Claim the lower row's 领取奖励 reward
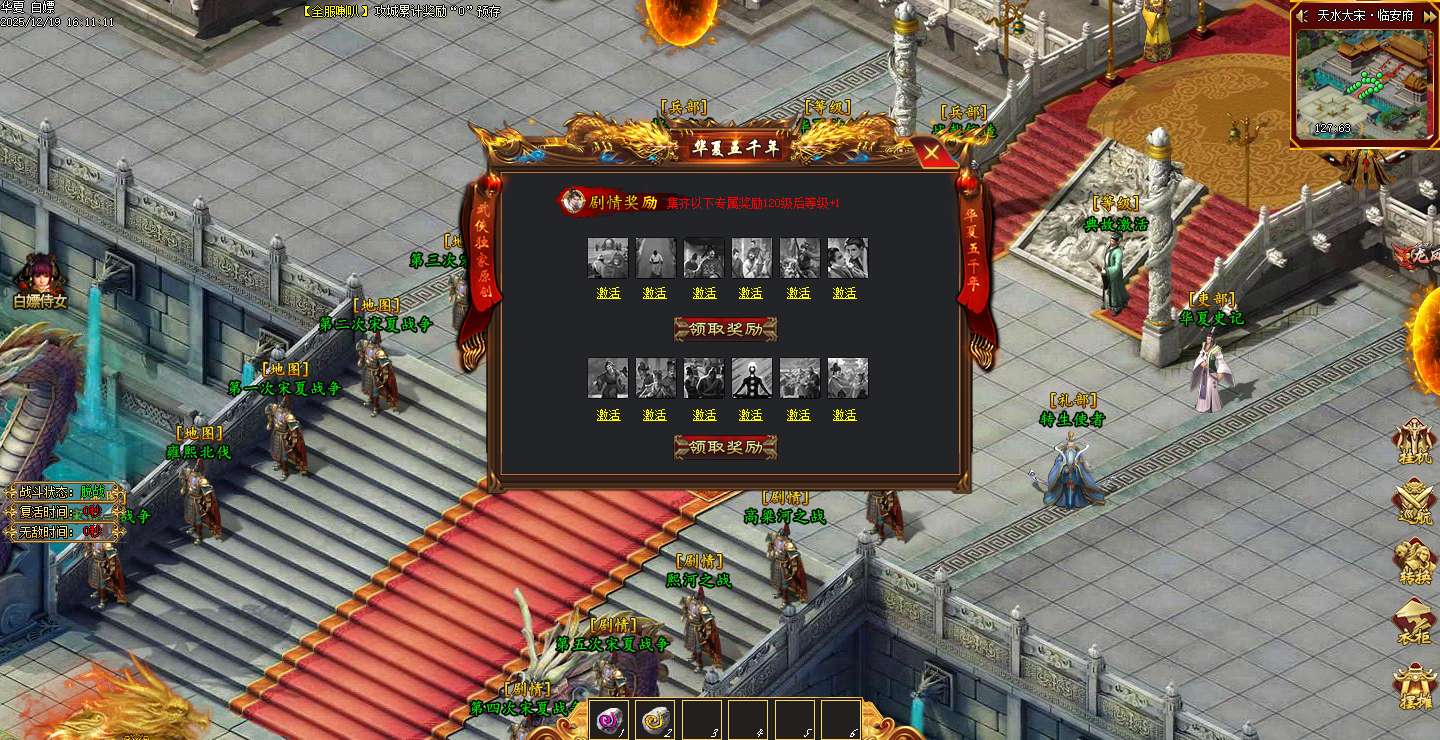The image size is (1440, 740). pos(725,447)
